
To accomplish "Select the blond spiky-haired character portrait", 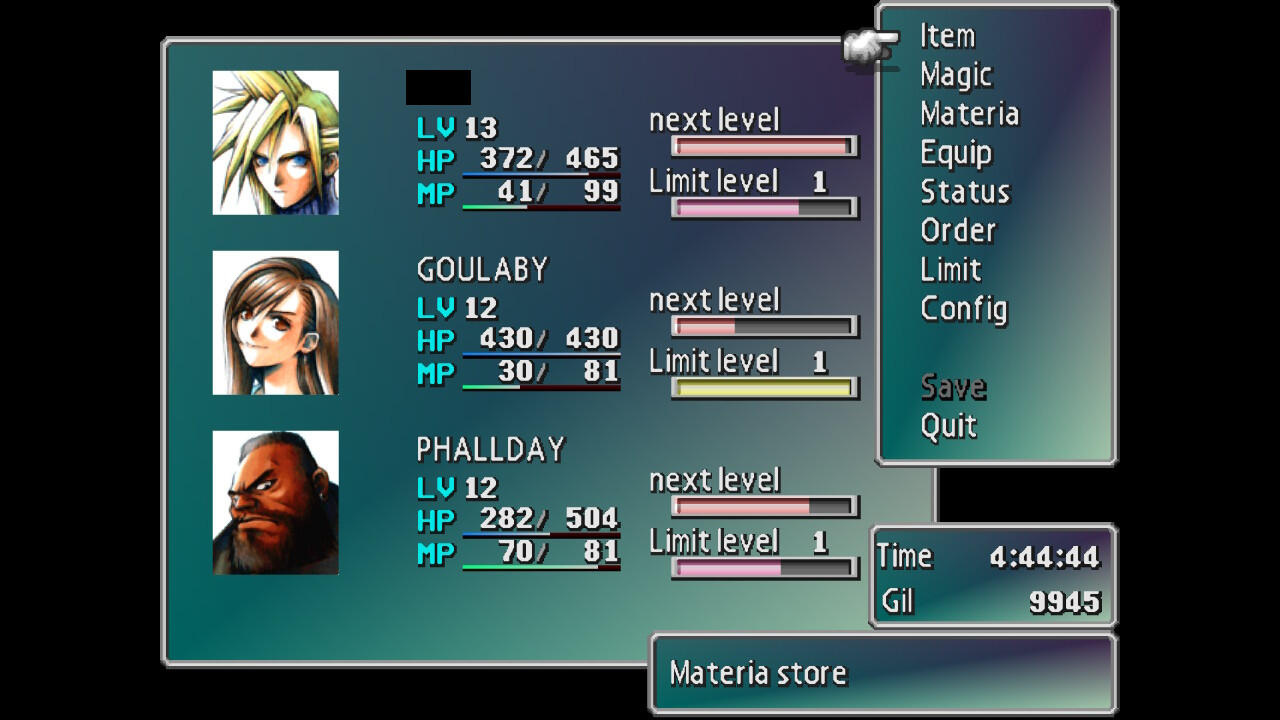I will pyautogui.click(x=276, y=142).
